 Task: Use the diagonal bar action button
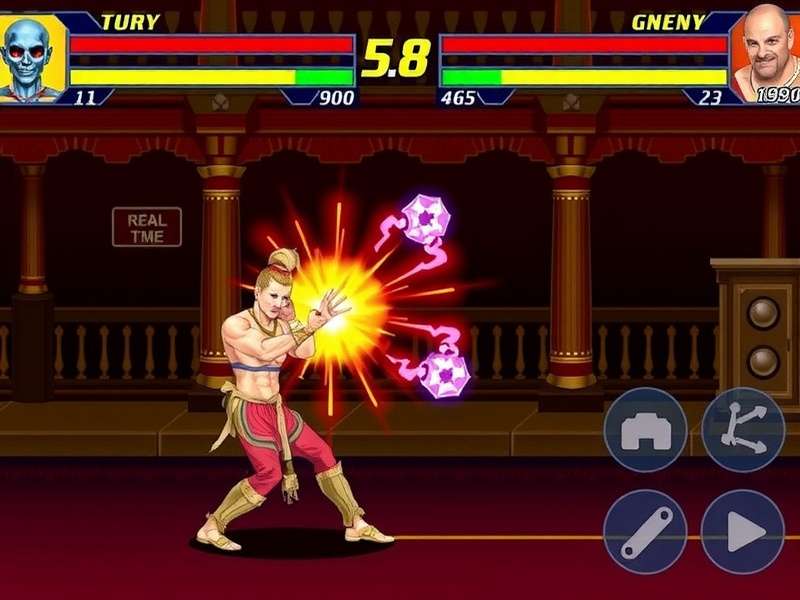click(645, 531)
